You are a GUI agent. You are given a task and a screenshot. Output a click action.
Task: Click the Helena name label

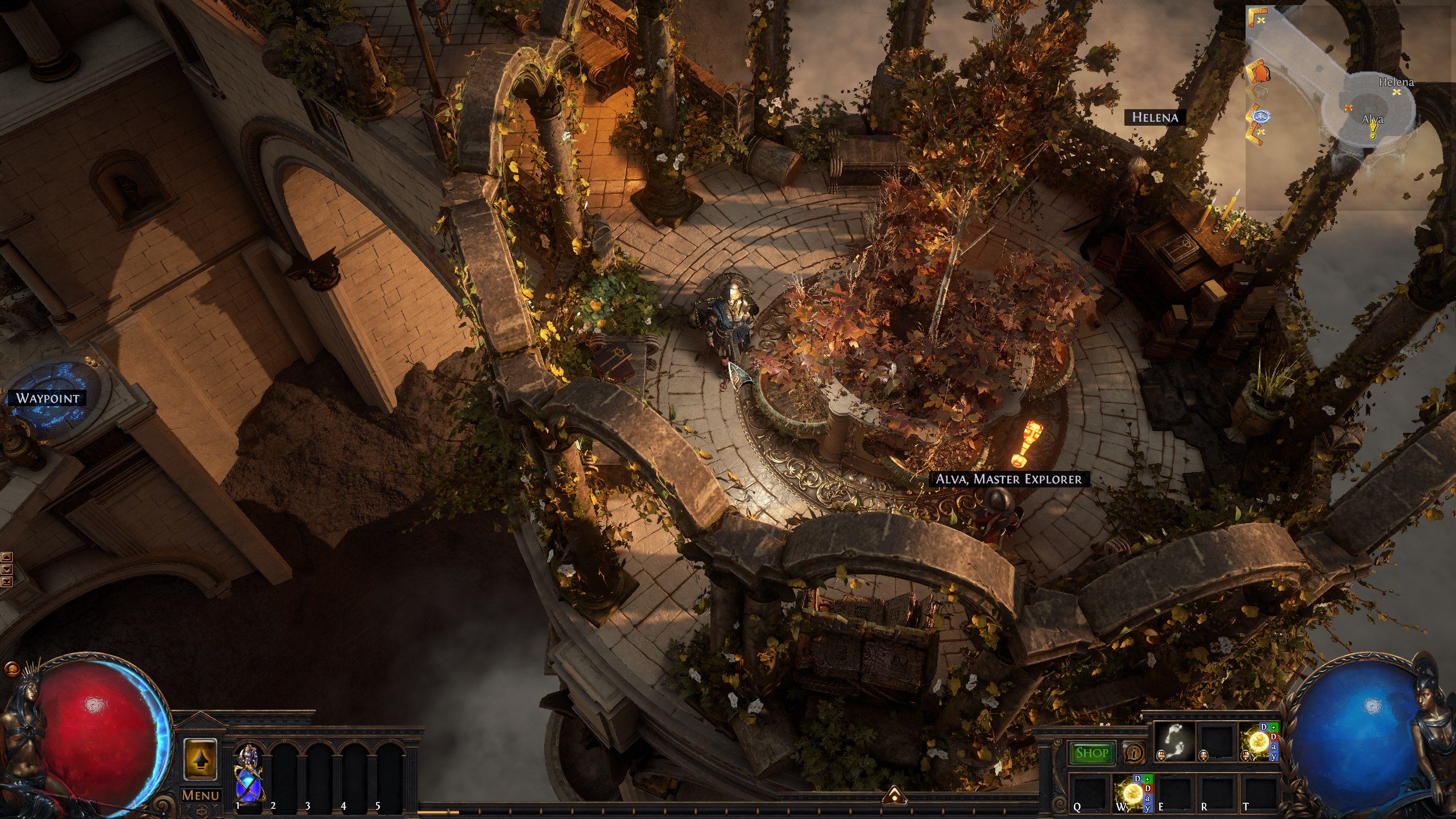tap(1155, 117)
